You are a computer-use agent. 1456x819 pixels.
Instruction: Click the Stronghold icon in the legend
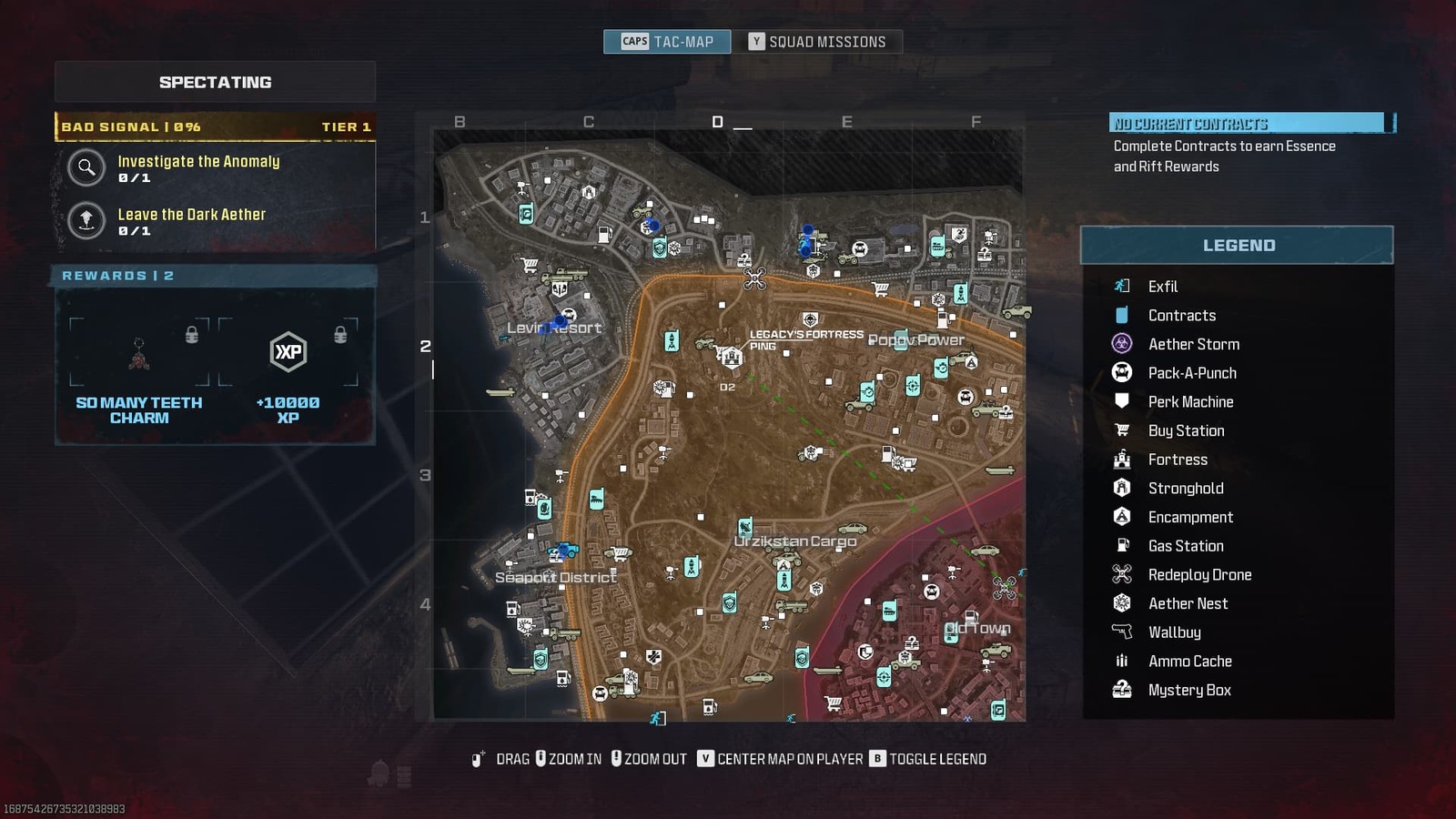coord(1122,488)
